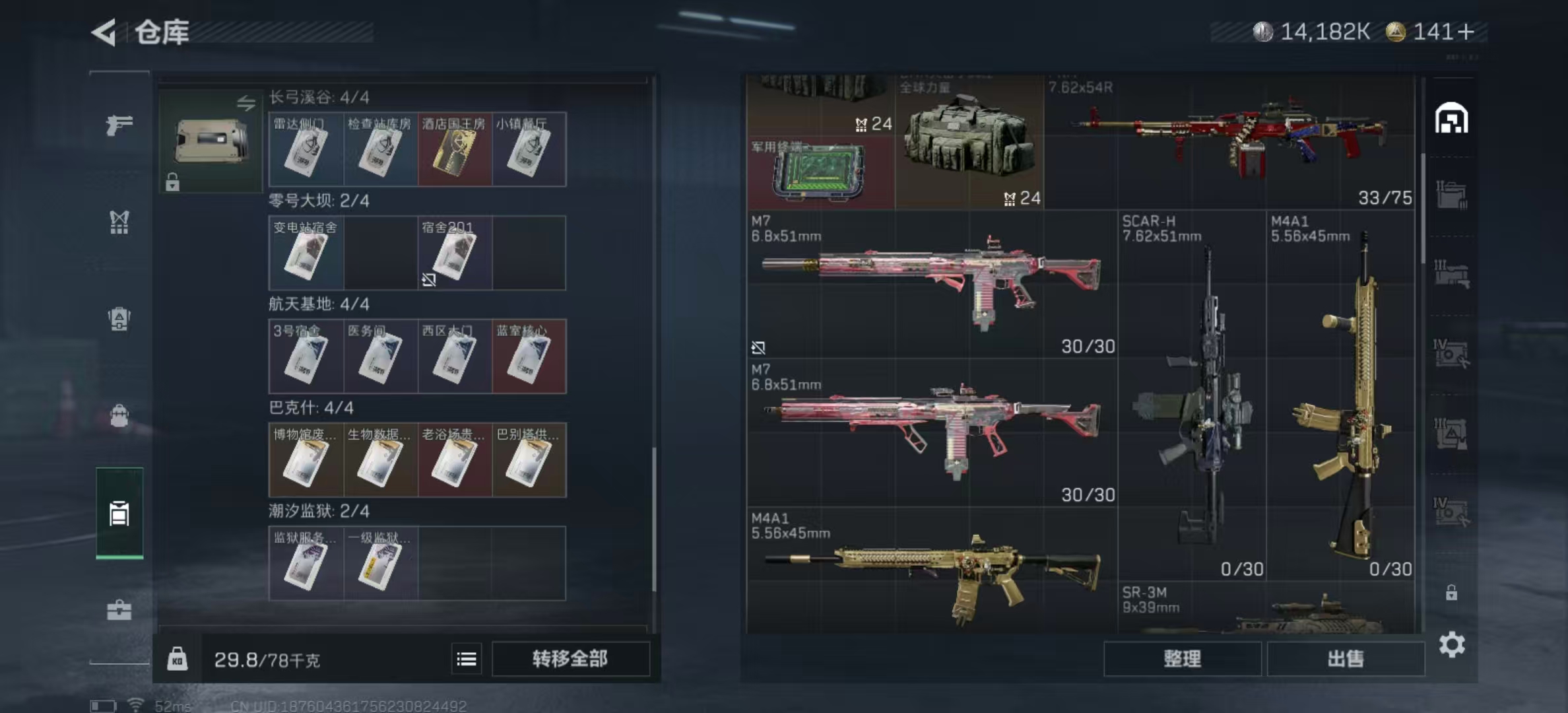Viewport: 1568px width, 713px height.
Task: Go back from the 仓库 screen
Action: [x=104, y=32]
